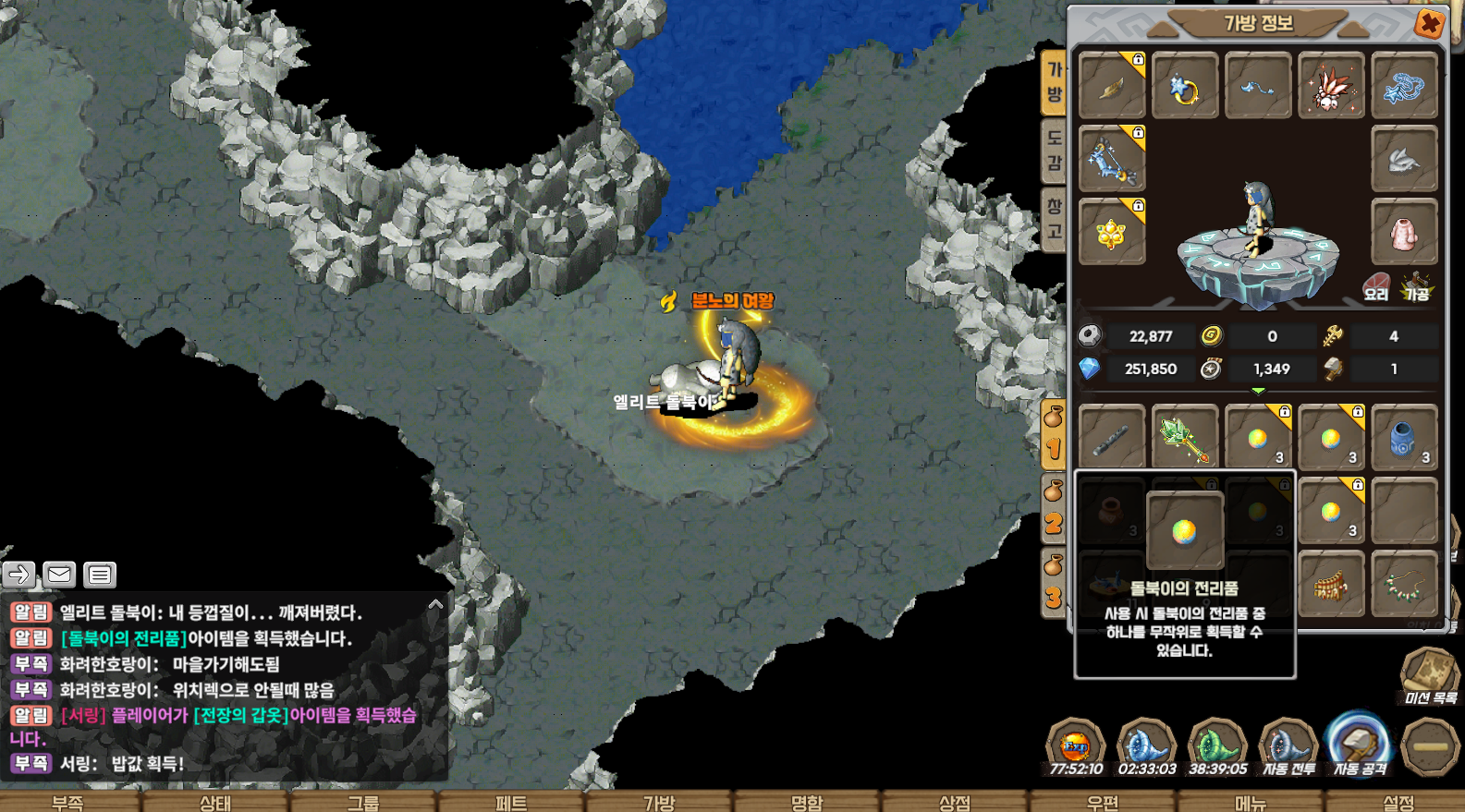
Task: Select the blue jar item slot
Action: (x=1404, y=438)
